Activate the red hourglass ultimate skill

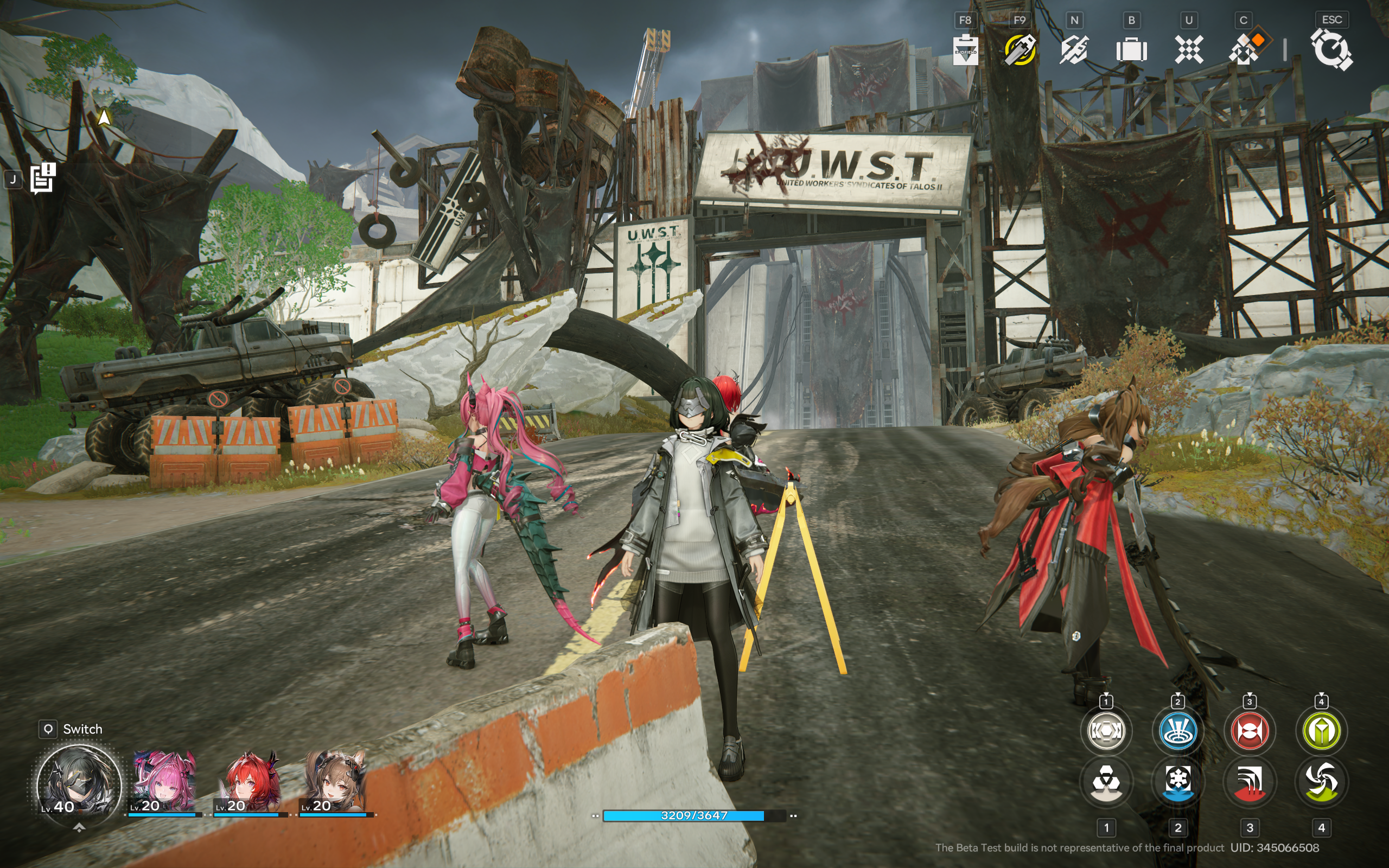(1250, 731)
